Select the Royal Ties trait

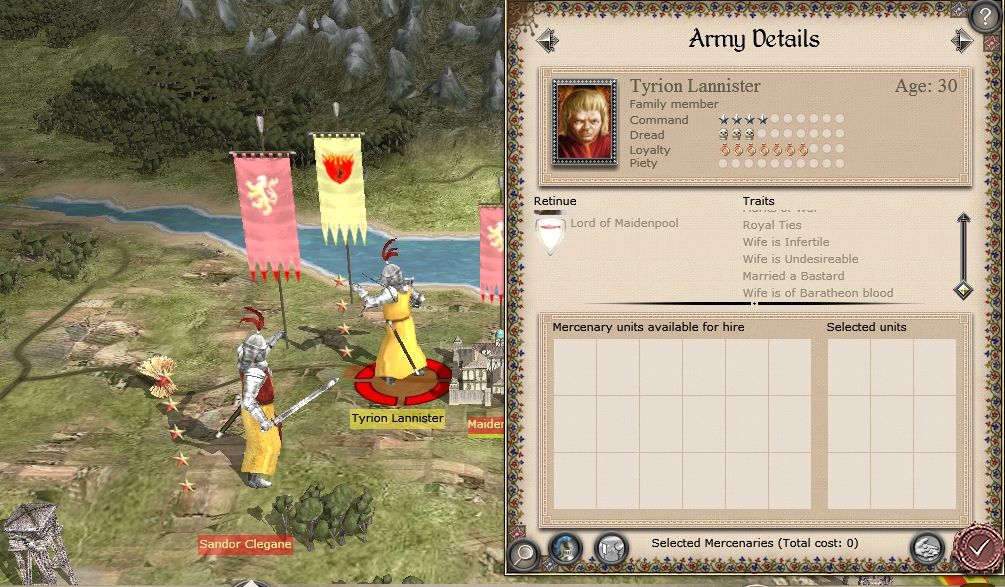(x=771, y=225)
